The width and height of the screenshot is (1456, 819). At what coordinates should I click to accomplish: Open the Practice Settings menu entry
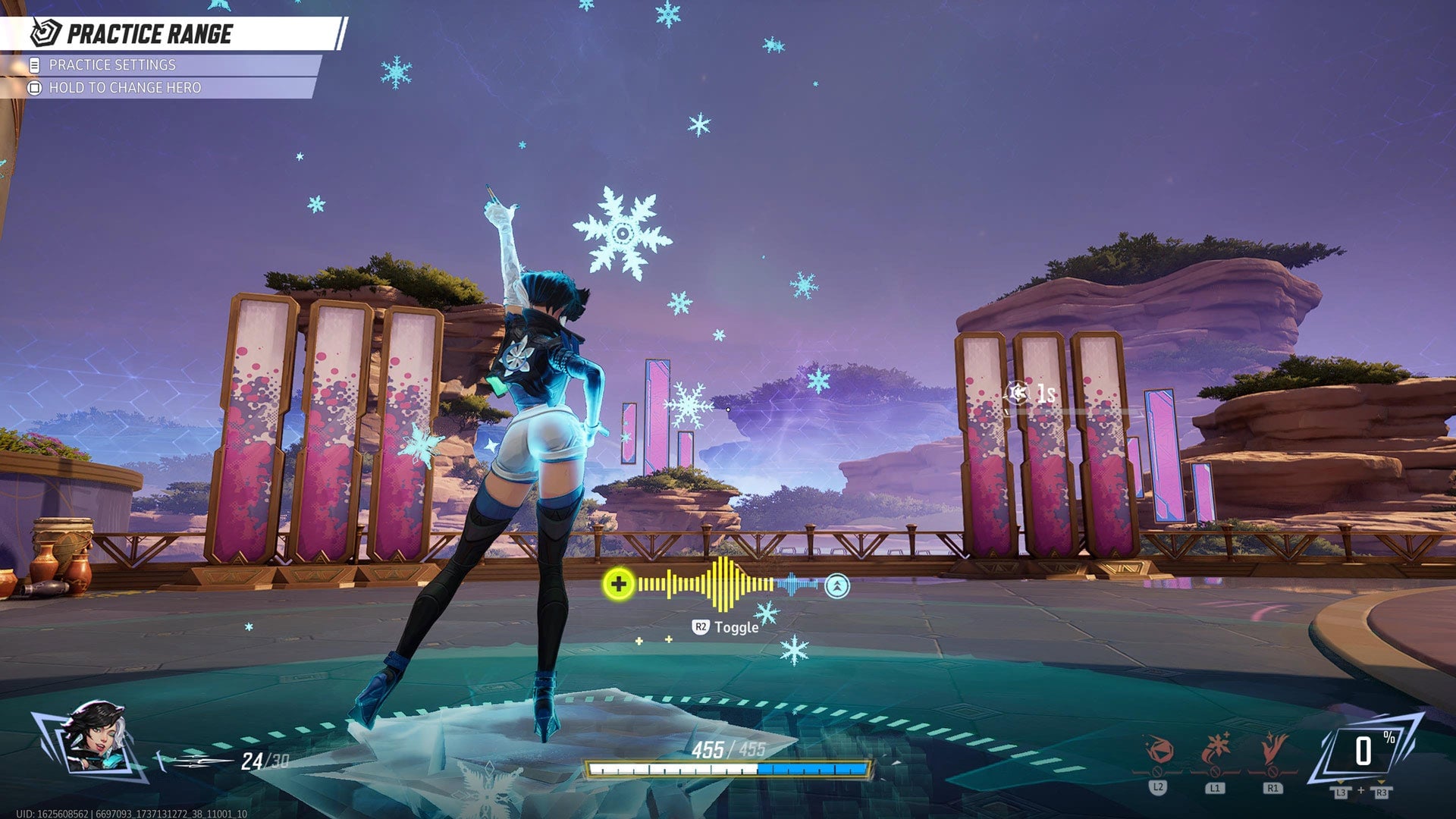tap(114, 66)
